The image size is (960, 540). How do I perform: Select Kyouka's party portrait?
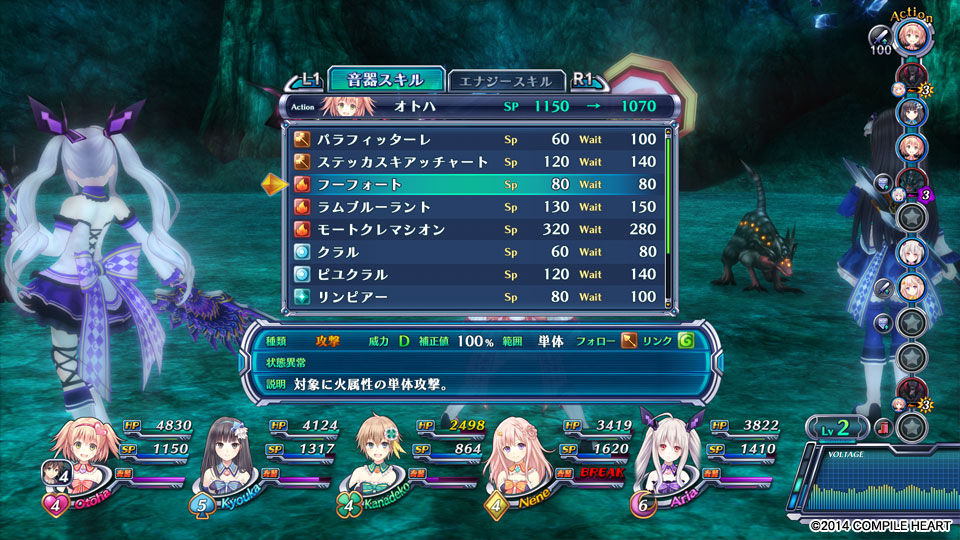click(232, 449)
